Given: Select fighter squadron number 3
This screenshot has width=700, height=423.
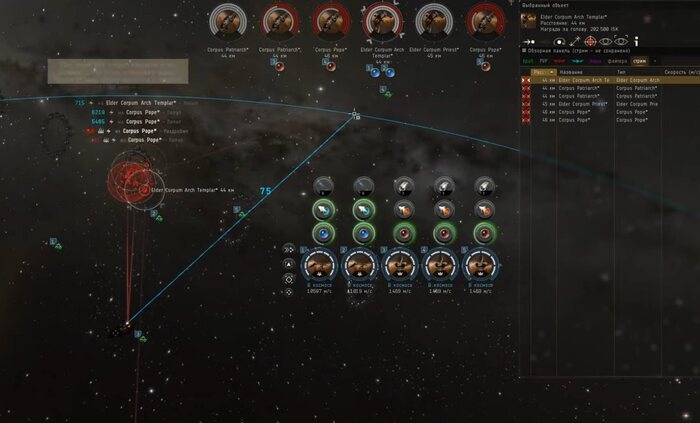Looking at the screenshot, I should point(403,265).
